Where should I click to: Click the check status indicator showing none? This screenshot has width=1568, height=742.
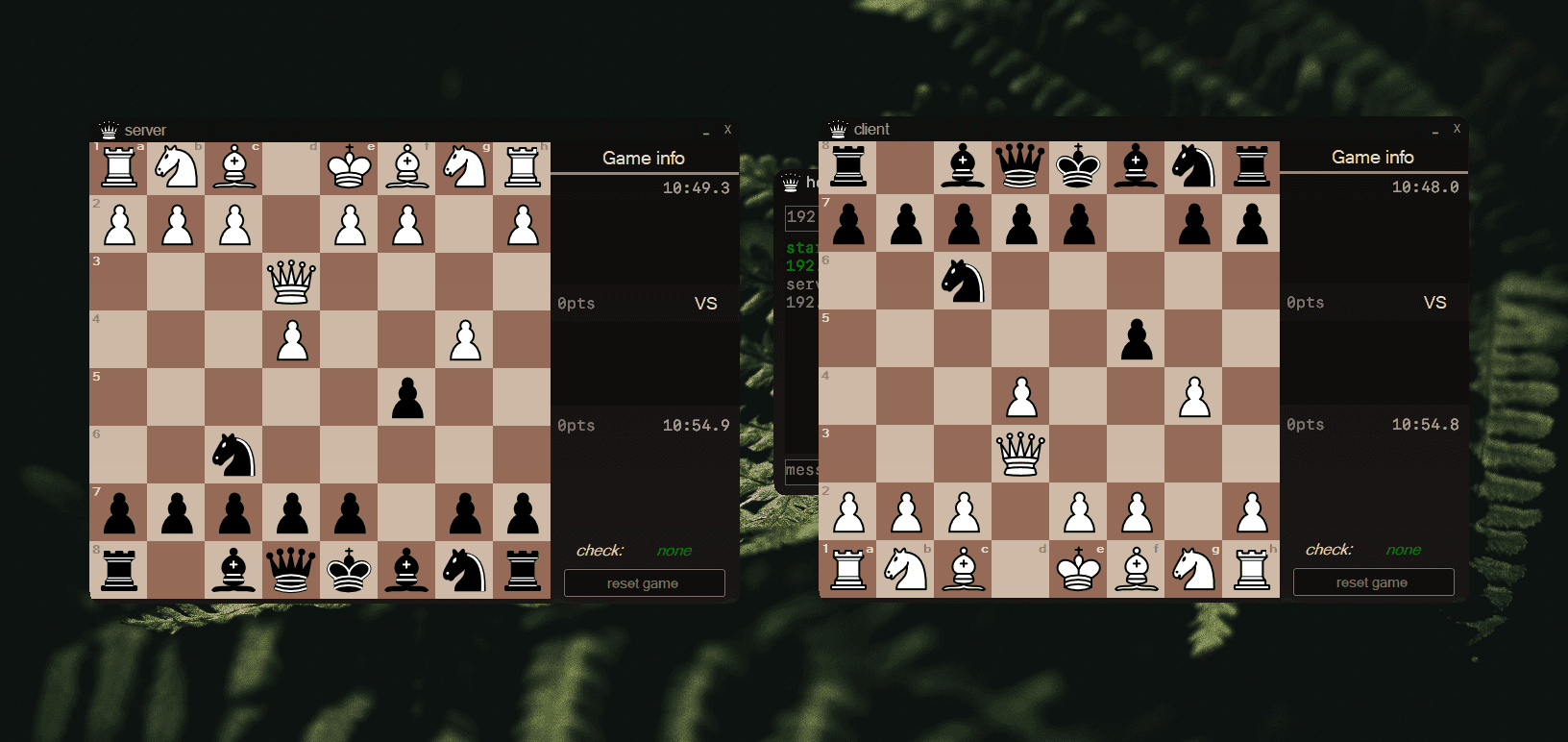pyautogui.click(x=674, y=550)
